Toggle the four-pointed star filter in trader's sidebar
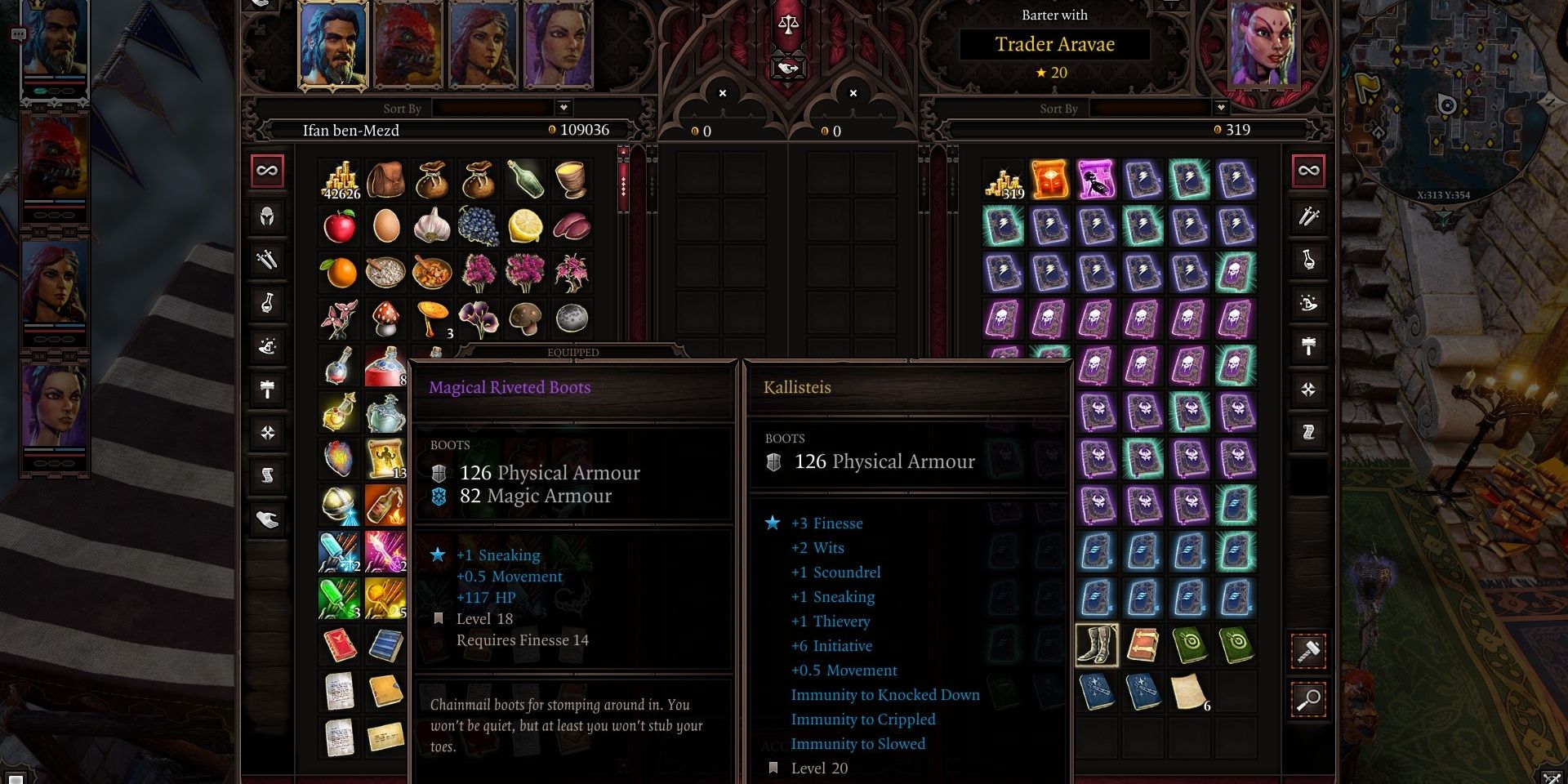1568x784 pixels. (1310, 390)
